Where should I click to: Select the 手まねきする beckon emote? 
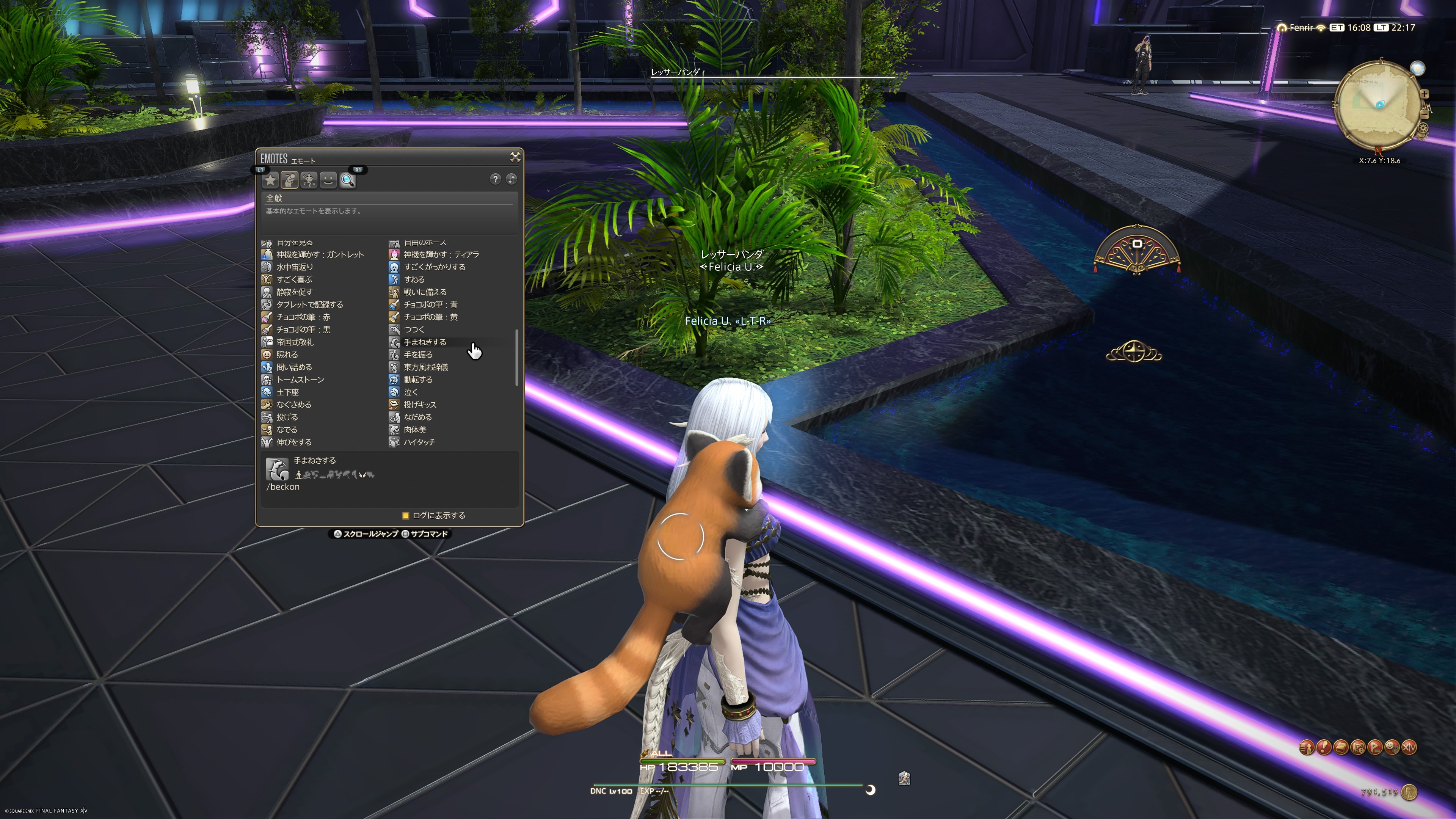[425, 342]
